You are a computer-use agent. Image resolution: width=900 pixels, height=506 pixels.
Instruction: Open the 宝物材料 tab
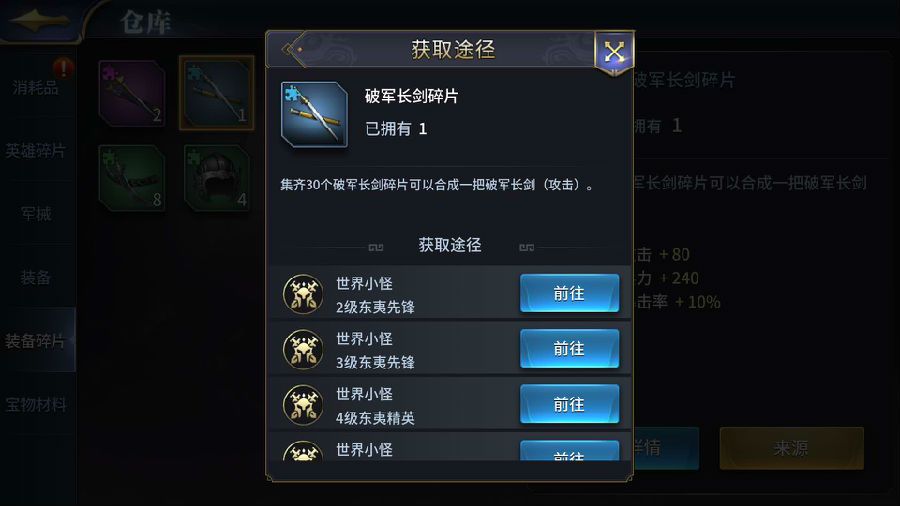point(37,404)
